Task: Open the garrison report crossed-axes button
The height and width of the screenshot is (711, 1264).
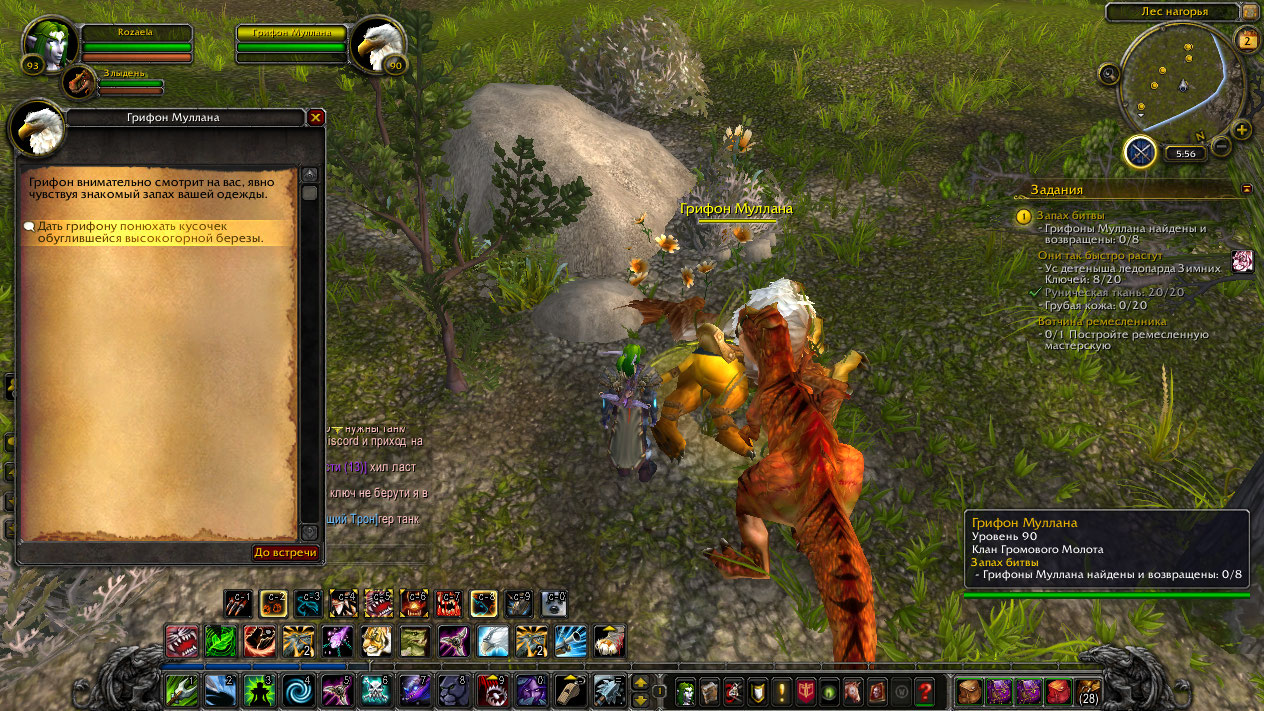Action: (x=1140, y=152)
